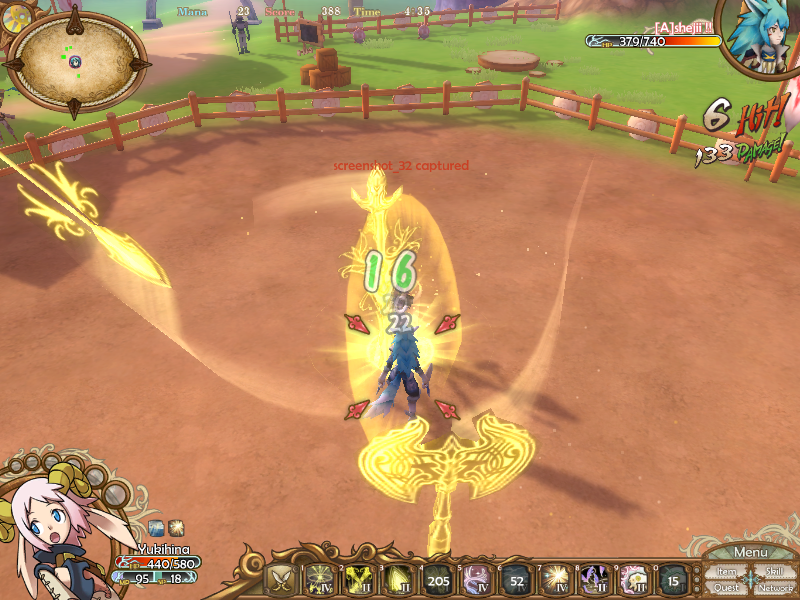
Task: Use the hotbar slot showing 52
Action: 516,579
